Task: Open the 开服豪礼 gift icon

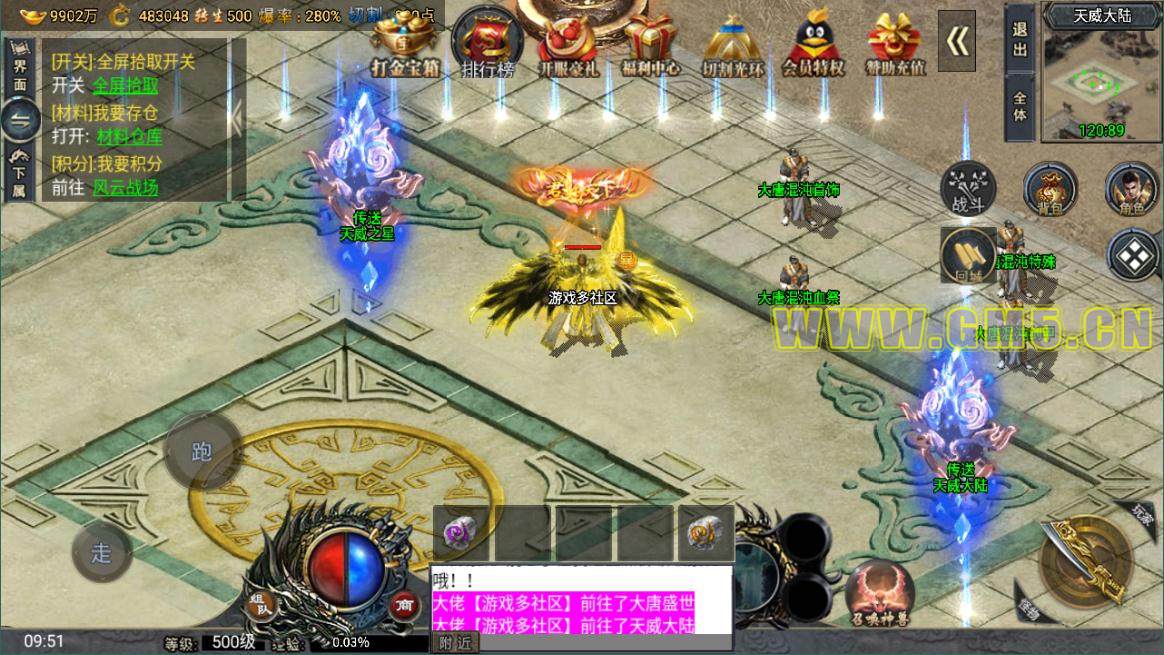Action: click(568, 44)
